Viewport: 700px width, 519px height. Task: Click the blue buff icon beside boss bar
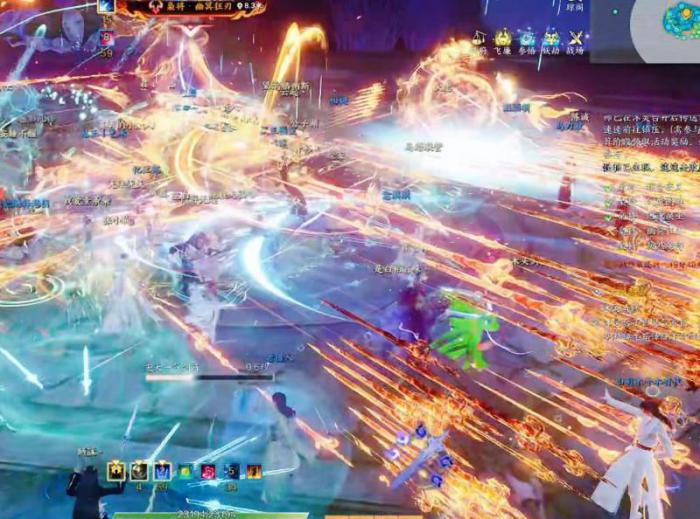pos(106,7)
